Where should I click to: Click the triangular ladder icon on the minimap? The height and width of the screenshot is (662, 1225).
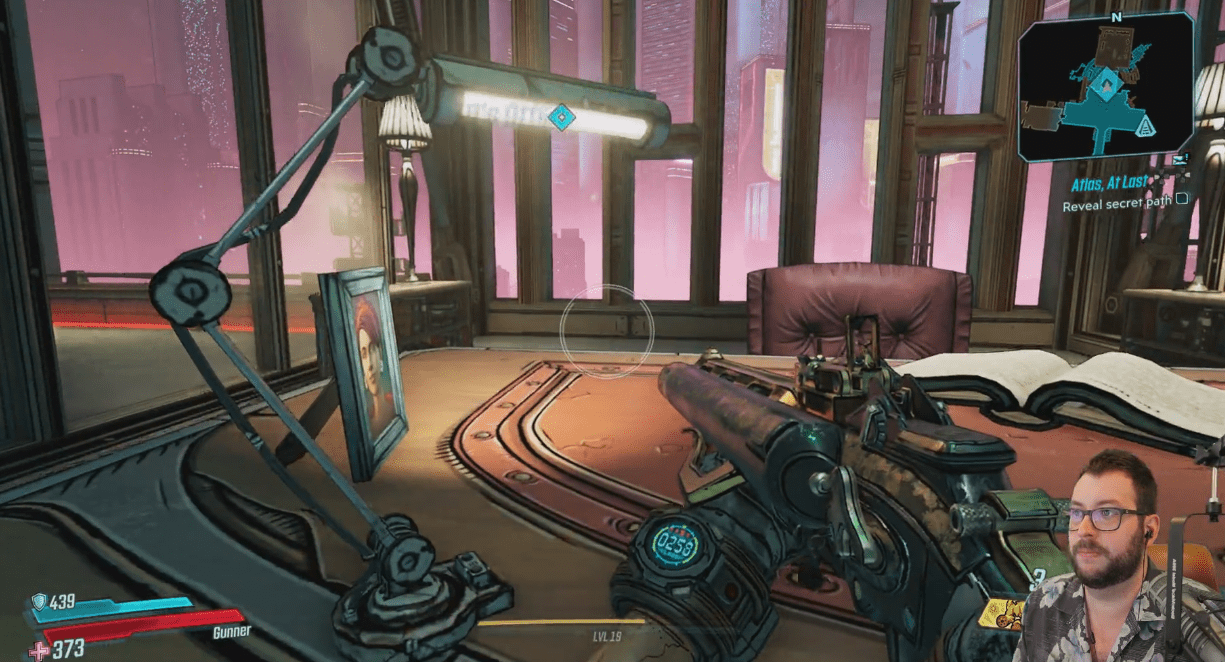coord(1146,124)
